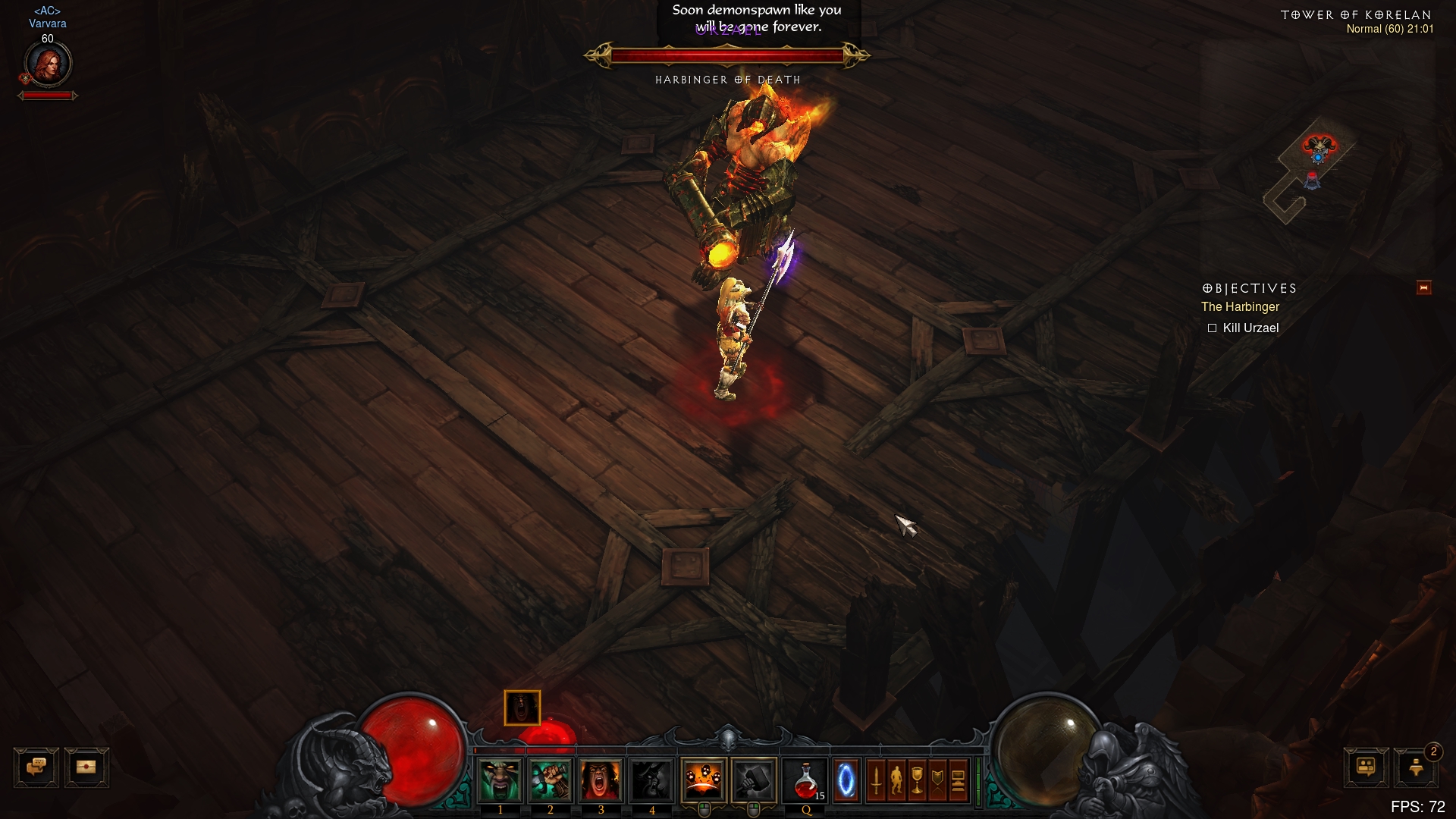
Task: Drink the red health potion
Action: click(805, 780)
